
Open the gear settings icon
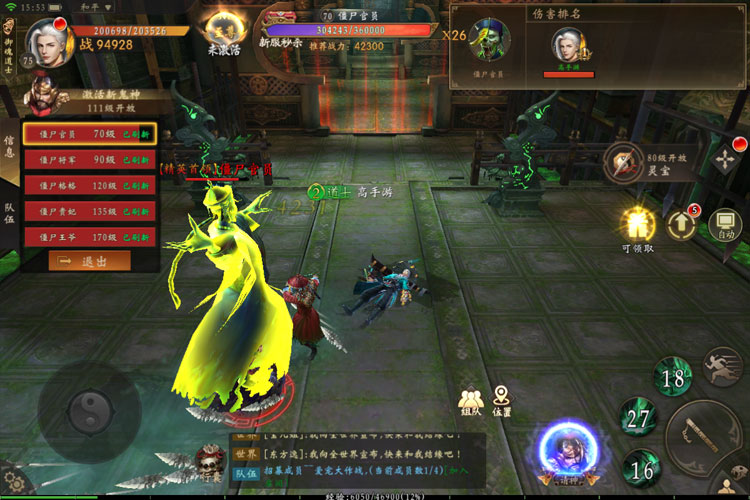pyautogui.click(x=12, y=483)
